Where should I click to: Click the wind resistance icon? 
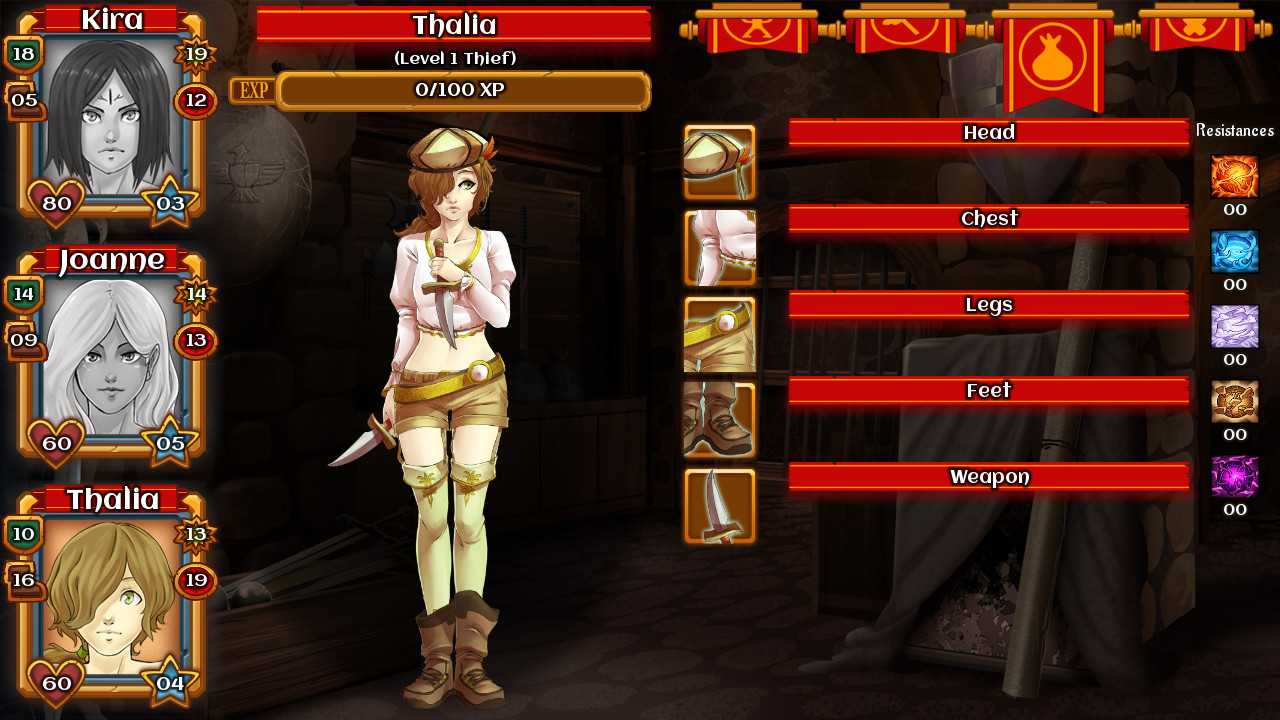[1235, 325]
